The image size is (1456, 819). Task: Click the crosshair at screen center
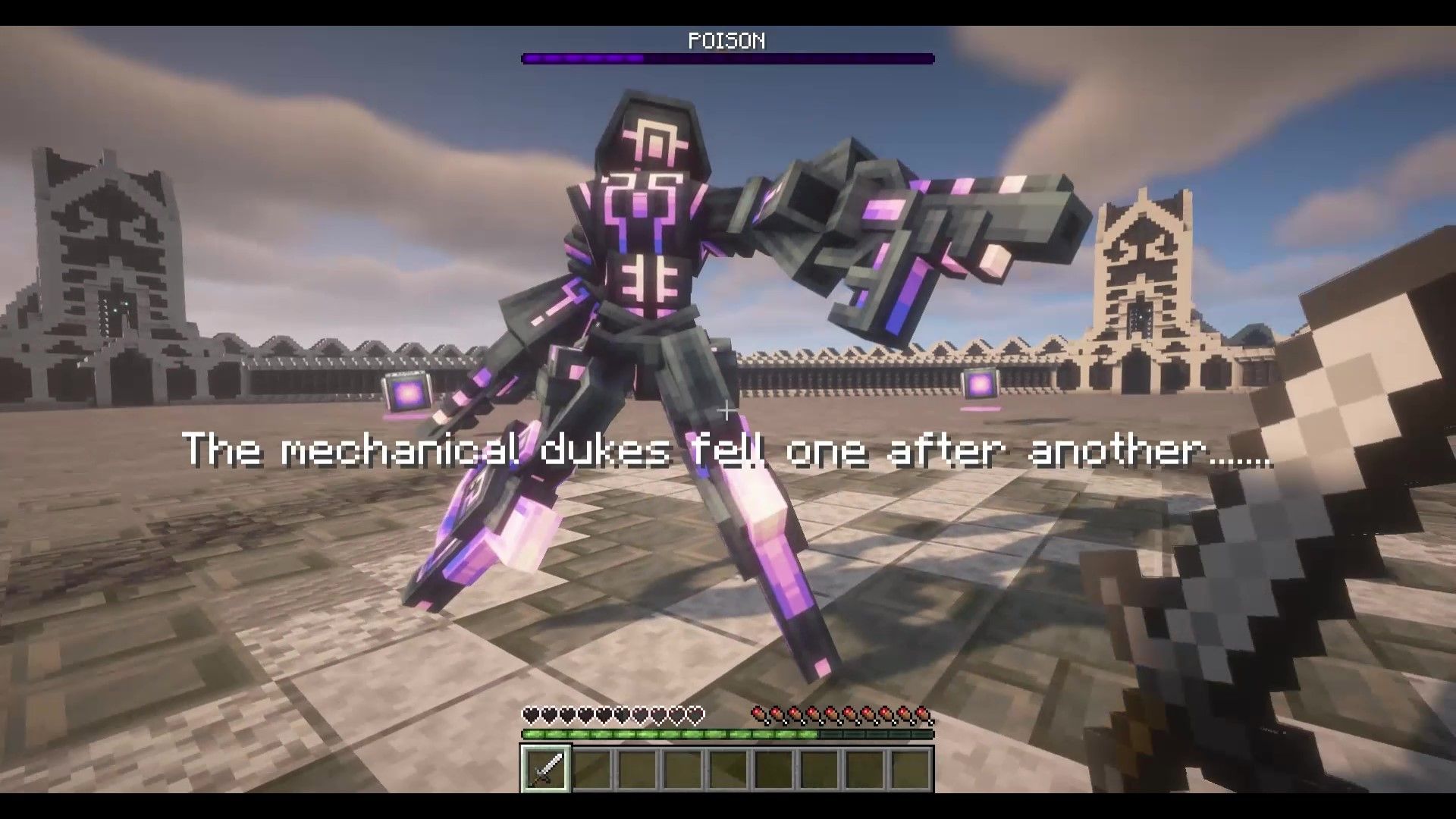(726, 412)
